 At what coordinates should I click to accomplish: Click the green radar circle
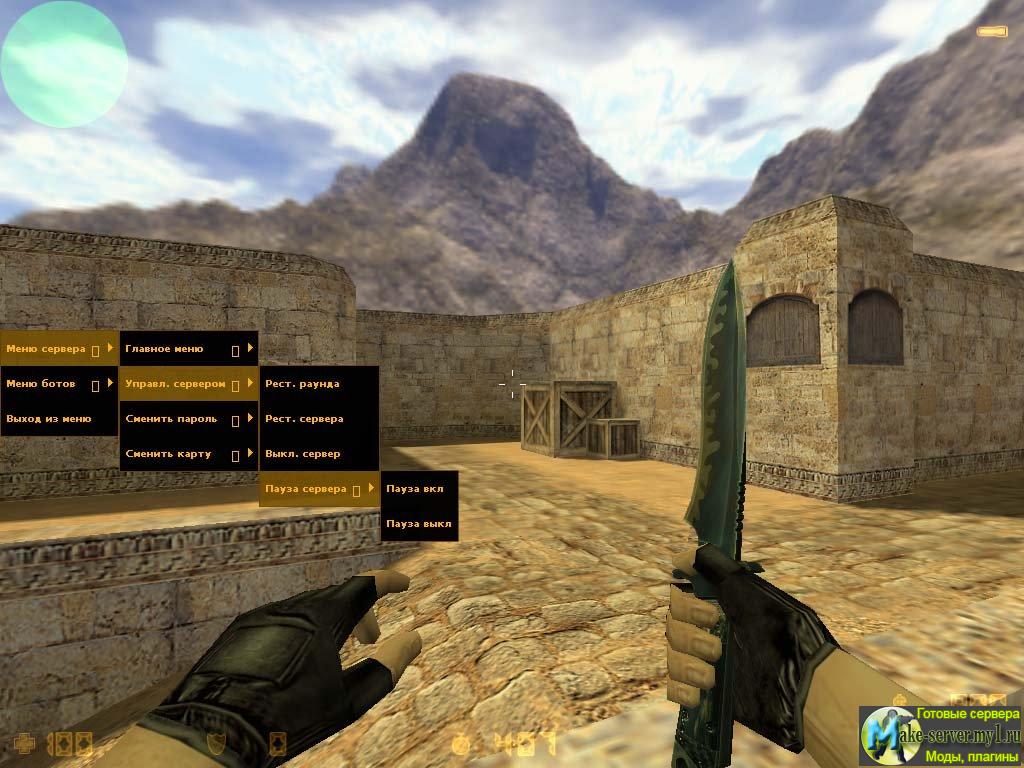64,63
